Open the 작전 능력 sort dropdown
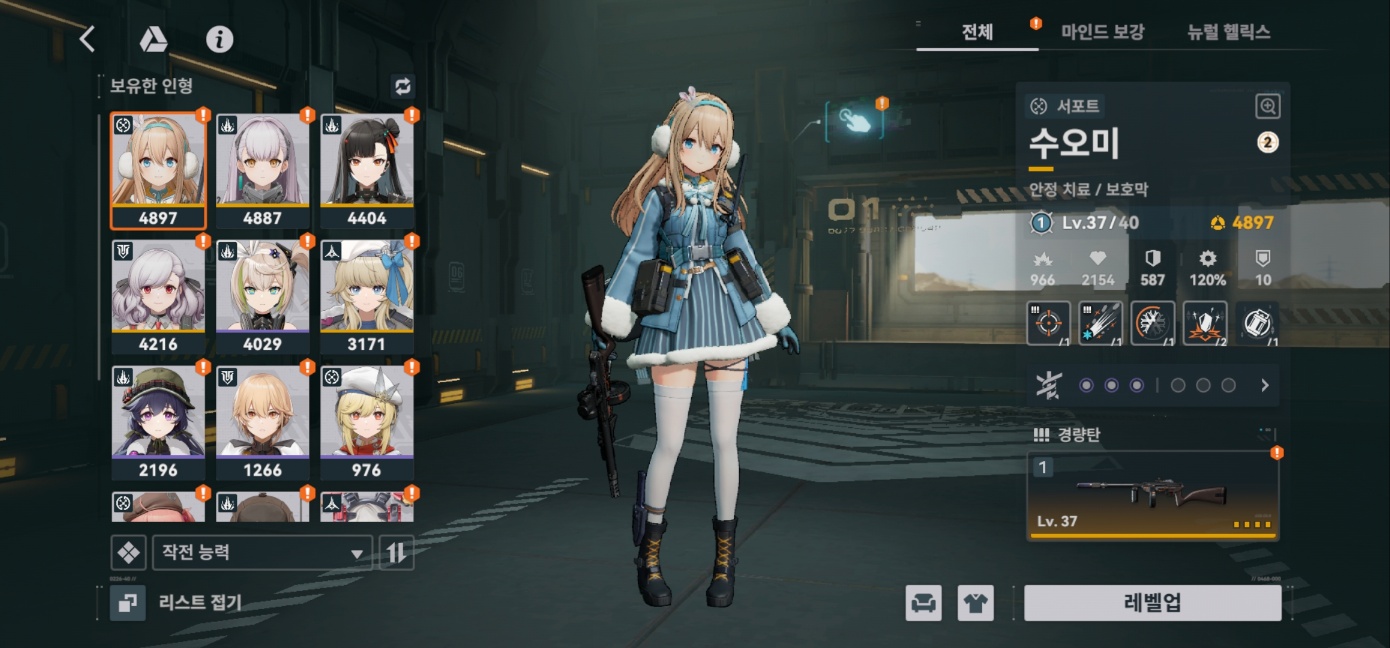This screenshot has width=1390, height=648. pos(261,553)
